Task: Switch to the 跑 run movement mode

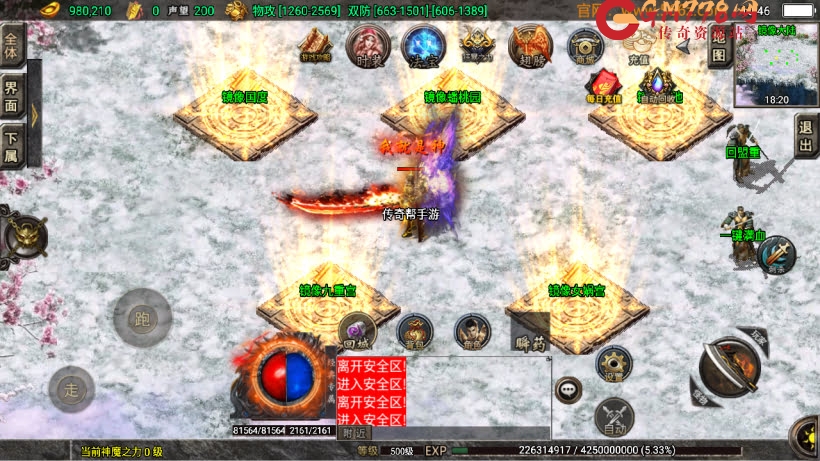Action: tap(141, 318)
